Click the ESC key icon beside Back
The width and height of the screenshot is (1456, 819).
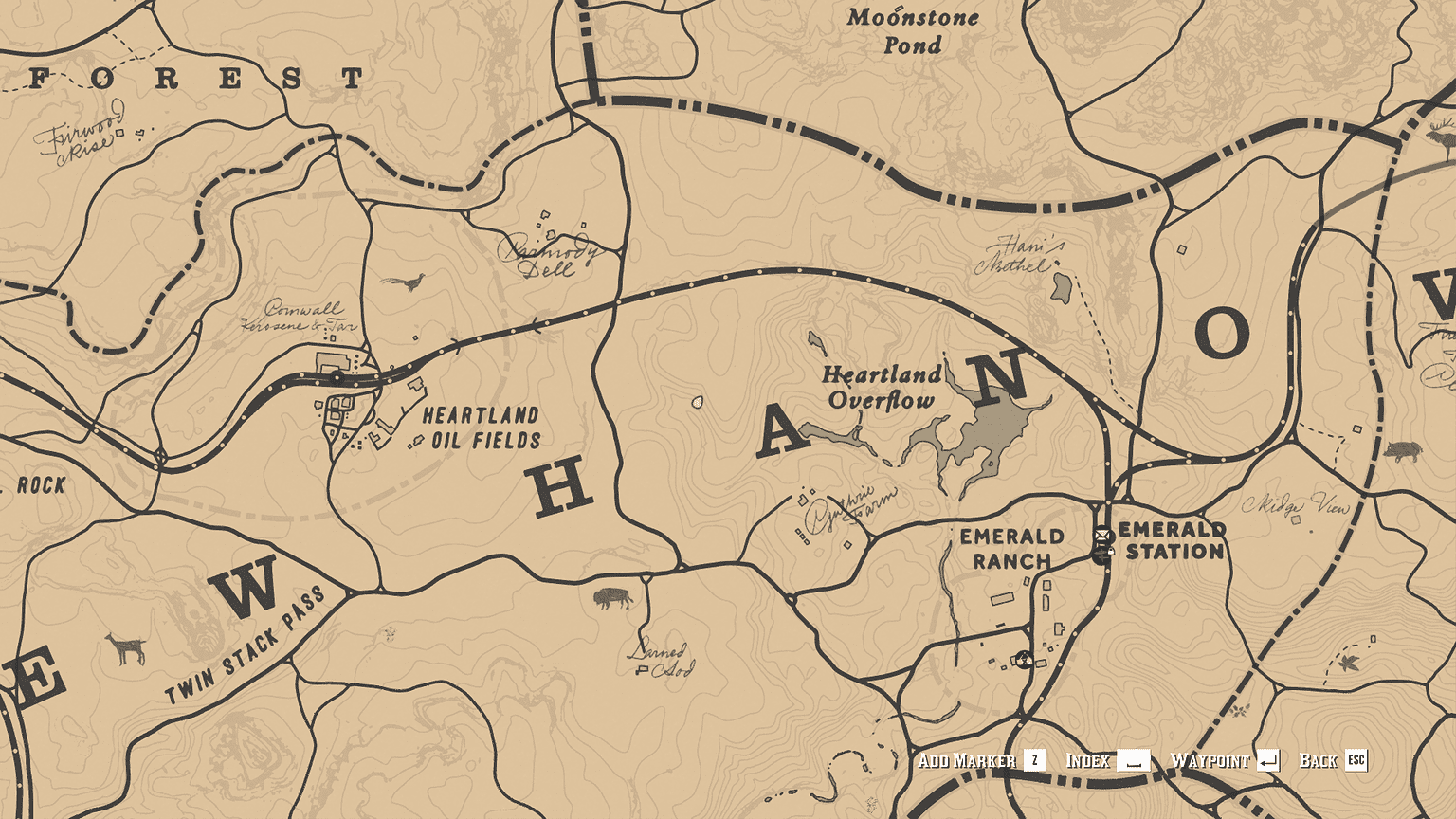point(1356,759)
